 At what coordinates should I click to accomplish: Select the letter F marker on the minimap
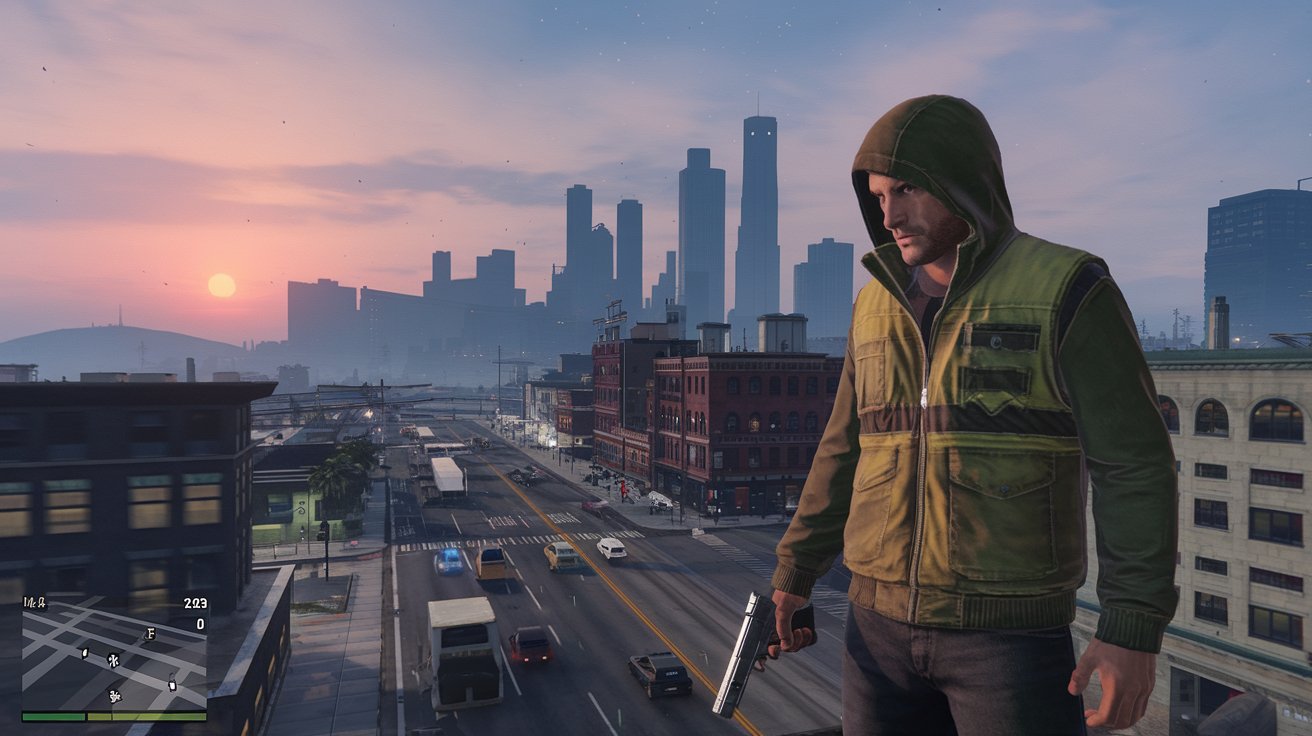click(150, 633)
